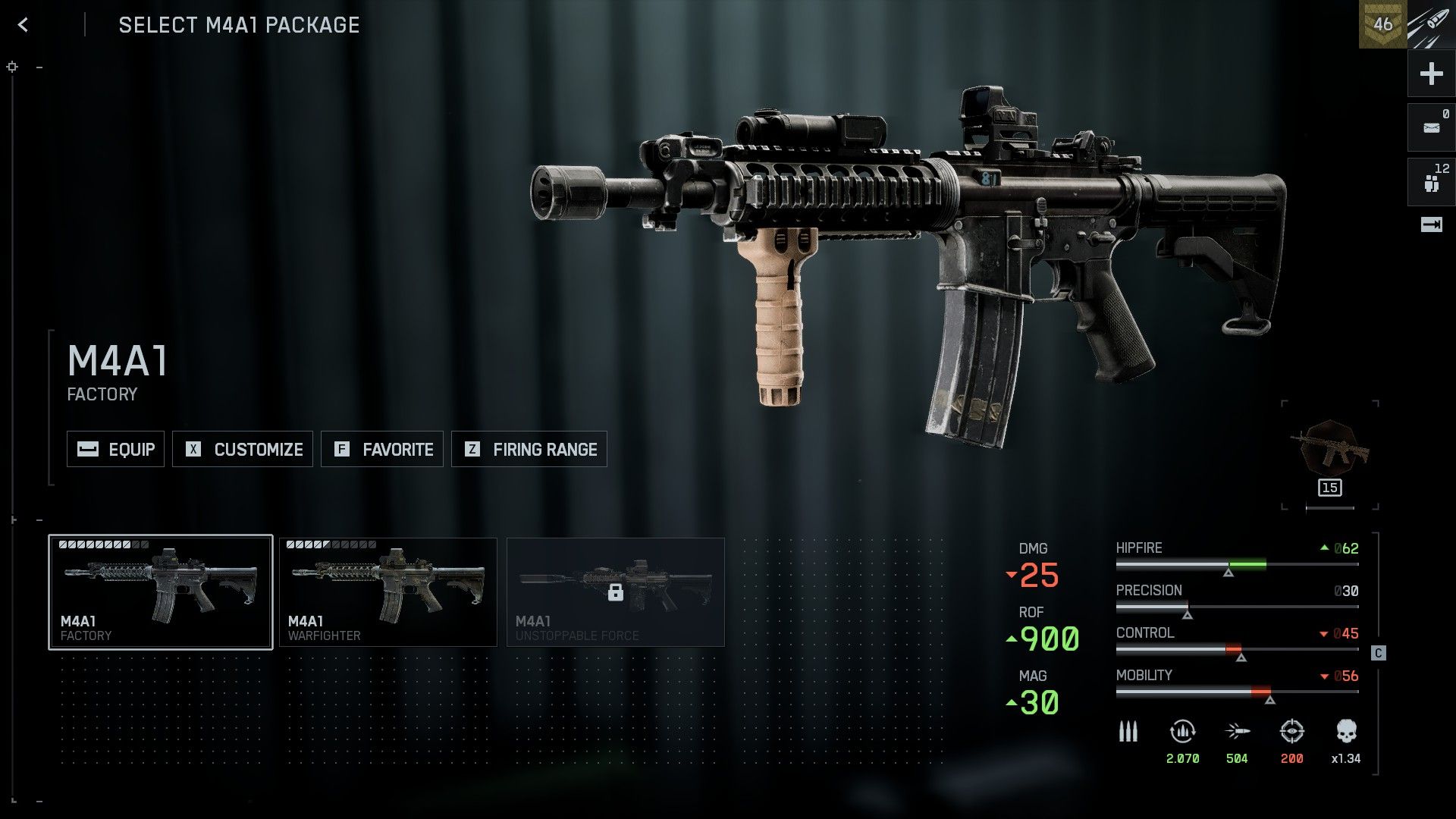Open the Customize weapon option

243,449
